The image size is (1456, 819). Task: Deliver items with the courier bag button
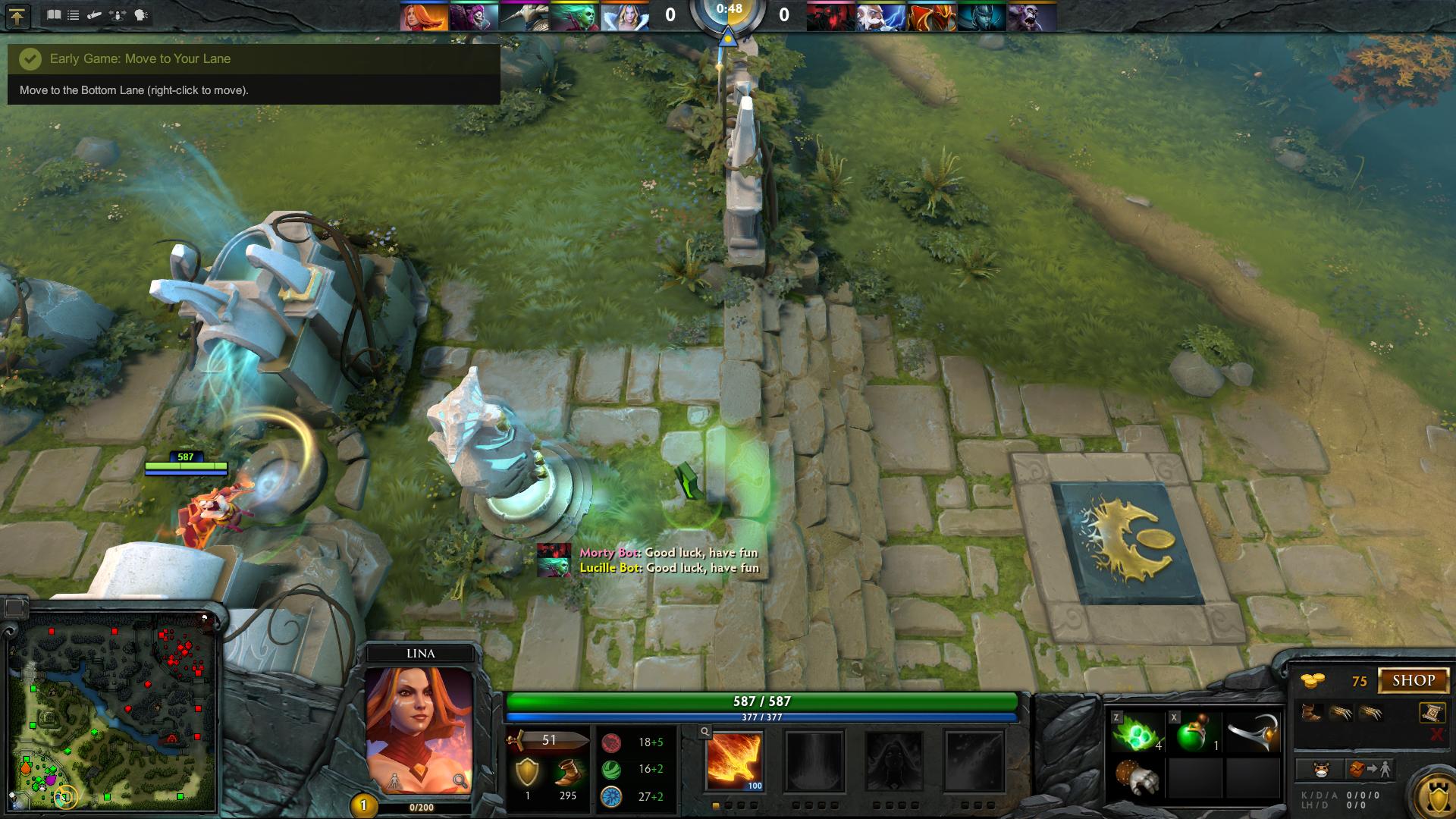click(1370, 770)
